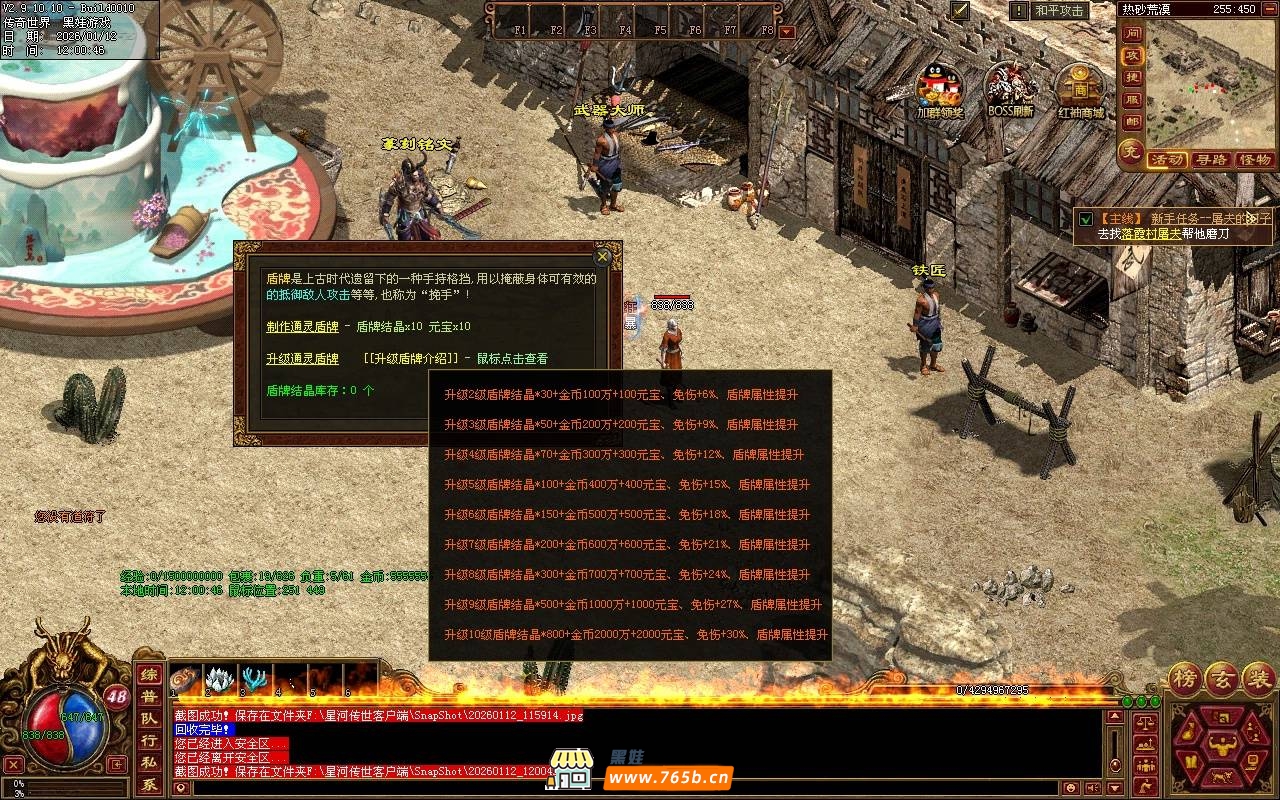
Task: Switch to the 活动 minimap tab
Action: click(x=1167, y=160)
